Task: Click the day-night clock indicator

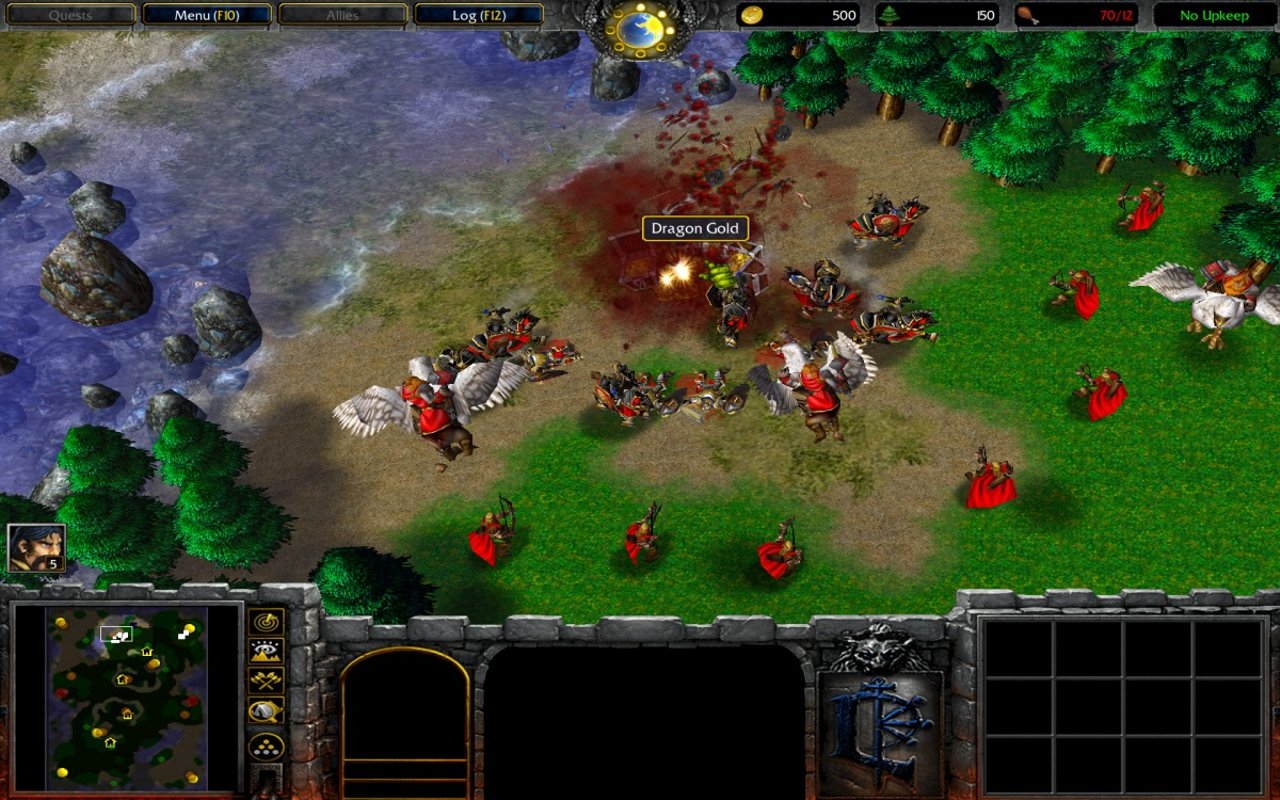Action: pos(640,29)
